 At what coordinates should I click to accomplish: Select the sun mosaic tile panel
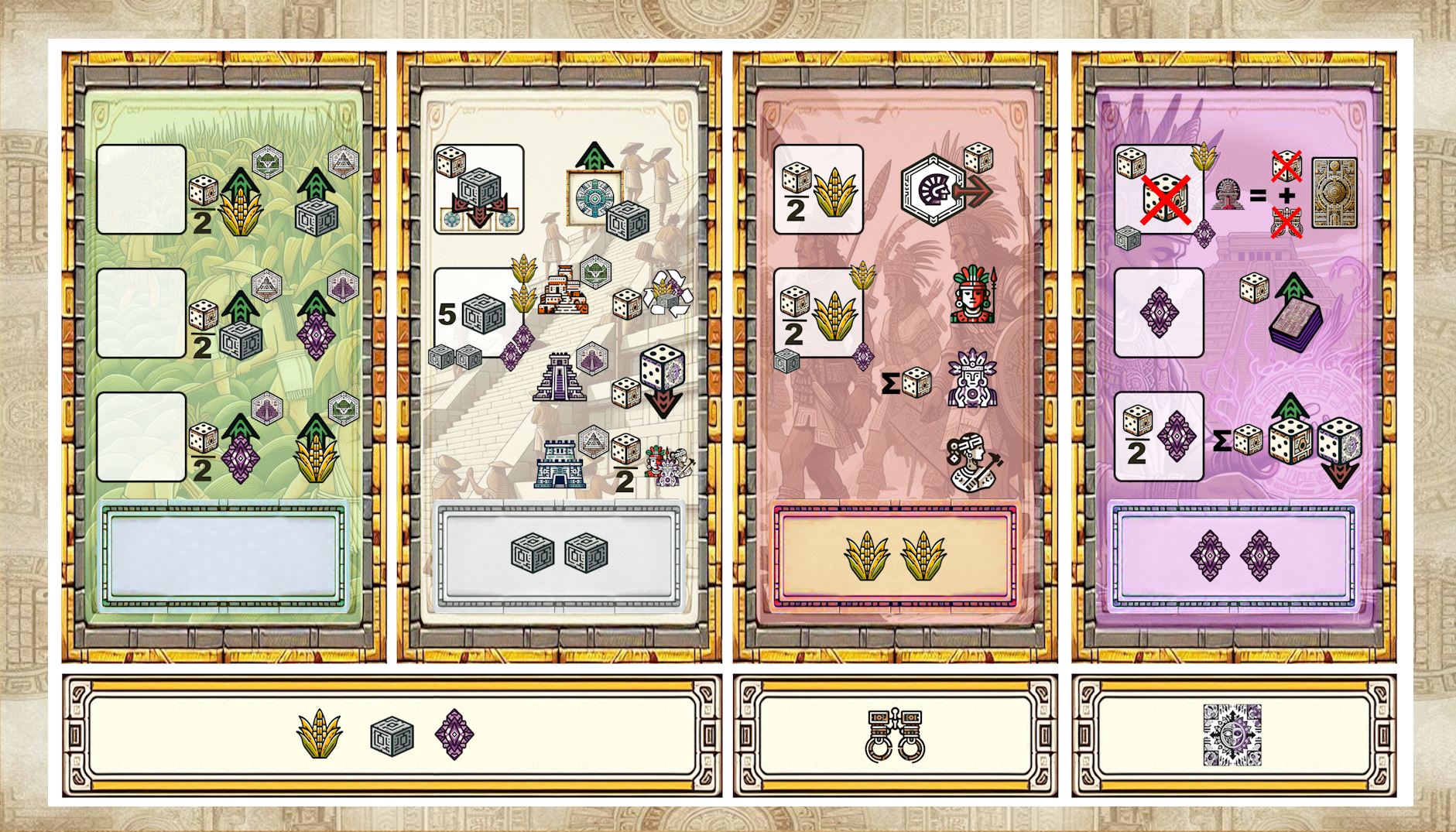[x=1232, y=735]
